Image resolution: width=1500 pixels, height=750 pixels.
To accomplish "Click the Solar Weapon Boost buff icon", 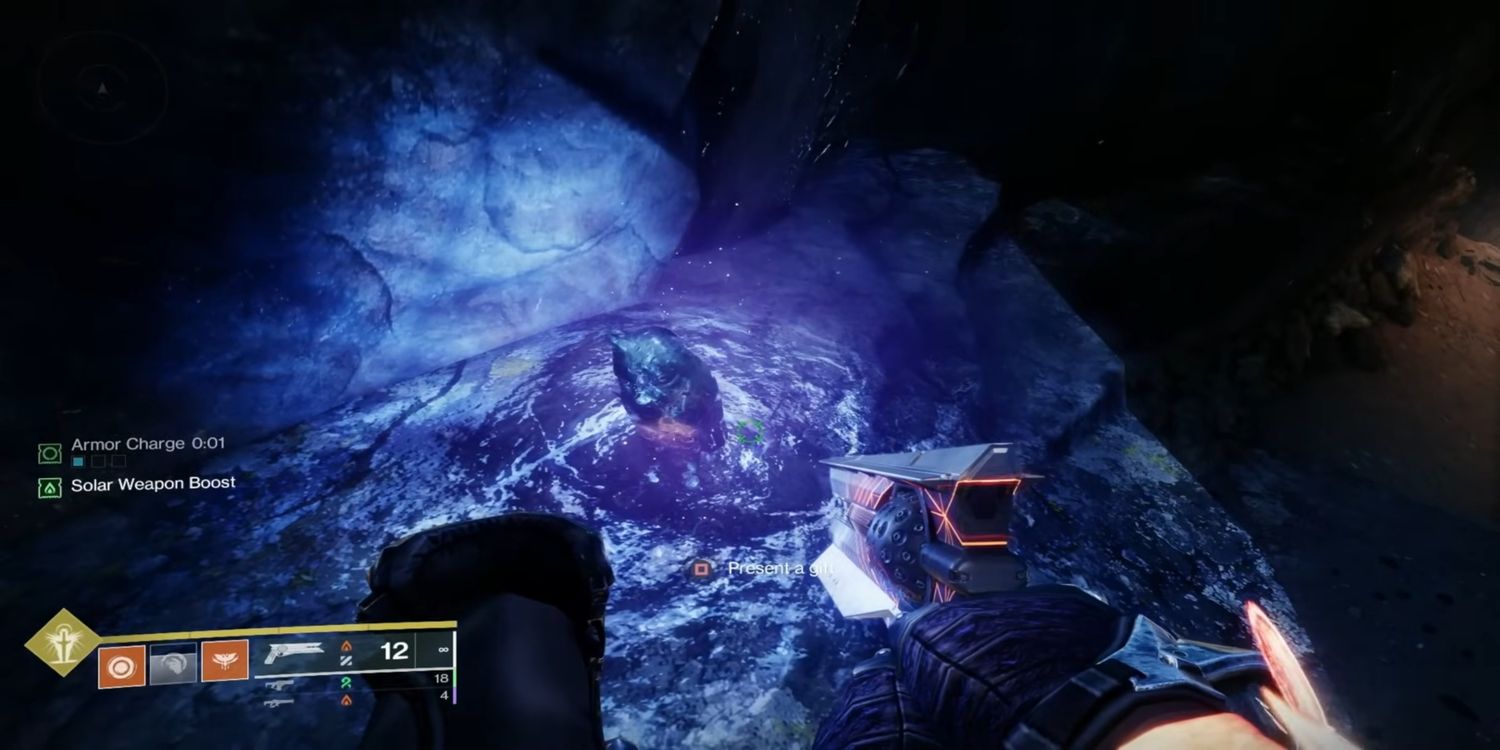I will (49, 489).
